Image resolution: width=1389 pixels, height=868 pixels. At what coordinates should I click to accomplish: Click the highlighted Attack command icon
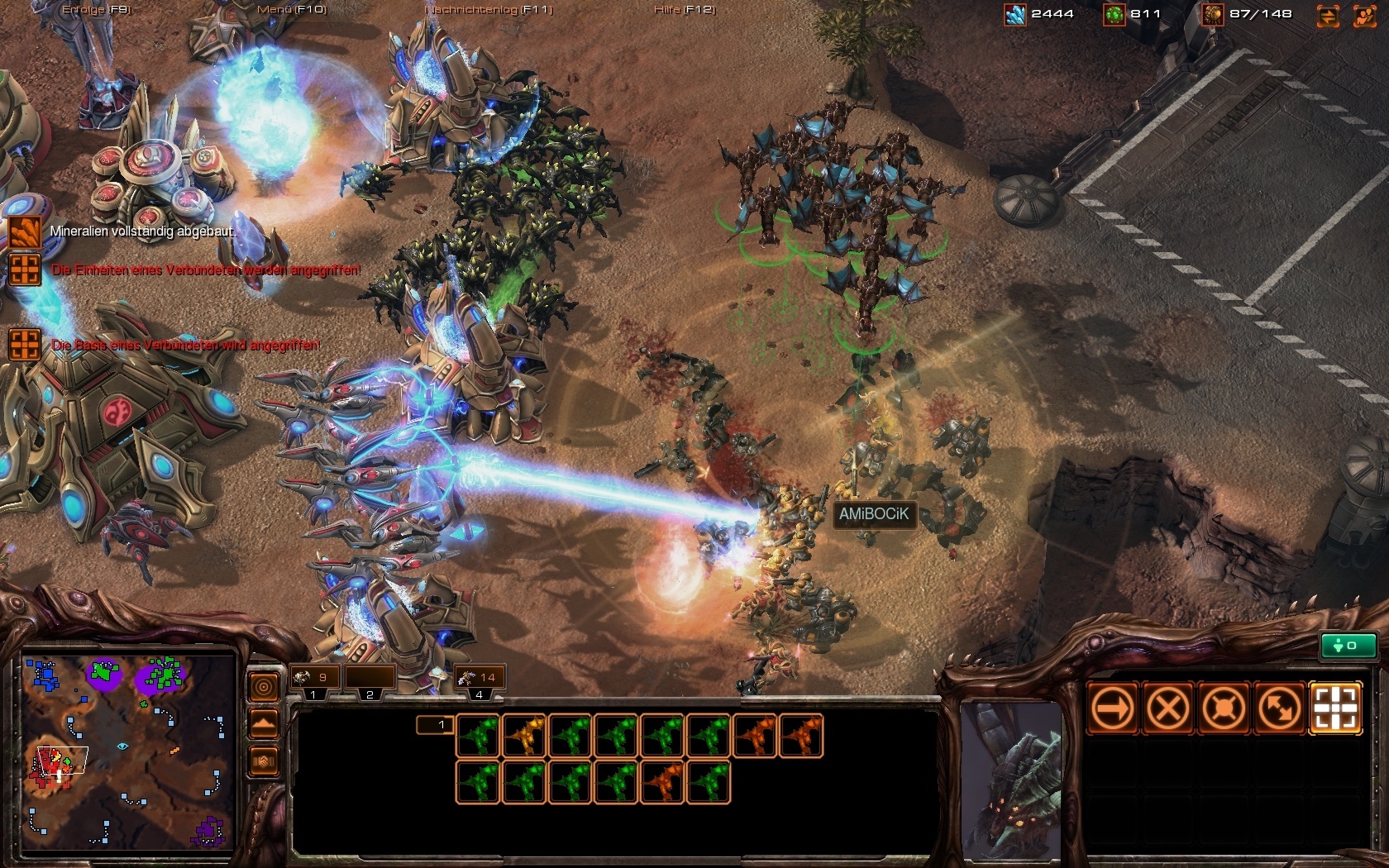tap(1334, 708)
